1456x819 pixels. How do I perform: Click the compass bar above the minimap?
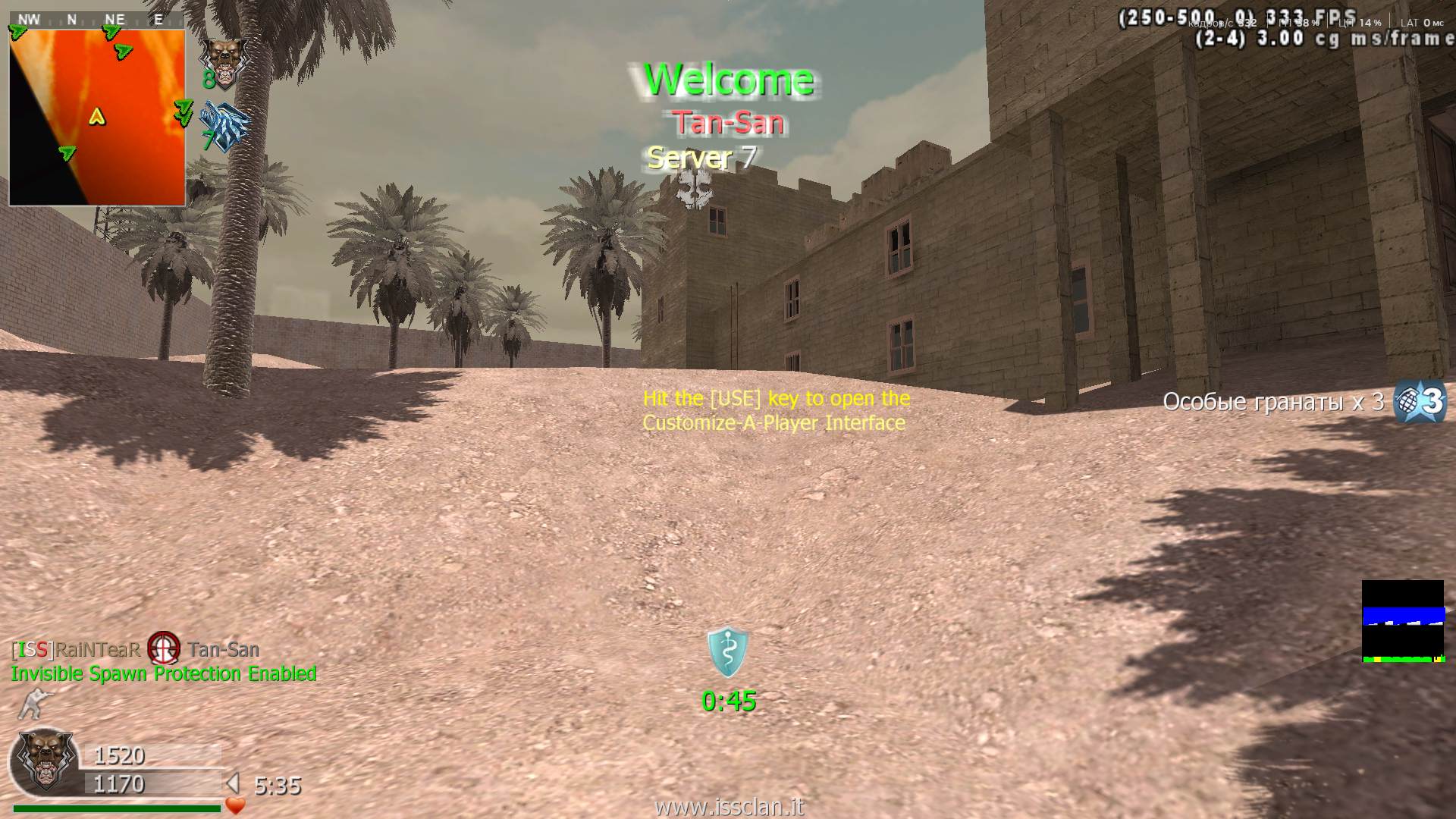(96, 20)
